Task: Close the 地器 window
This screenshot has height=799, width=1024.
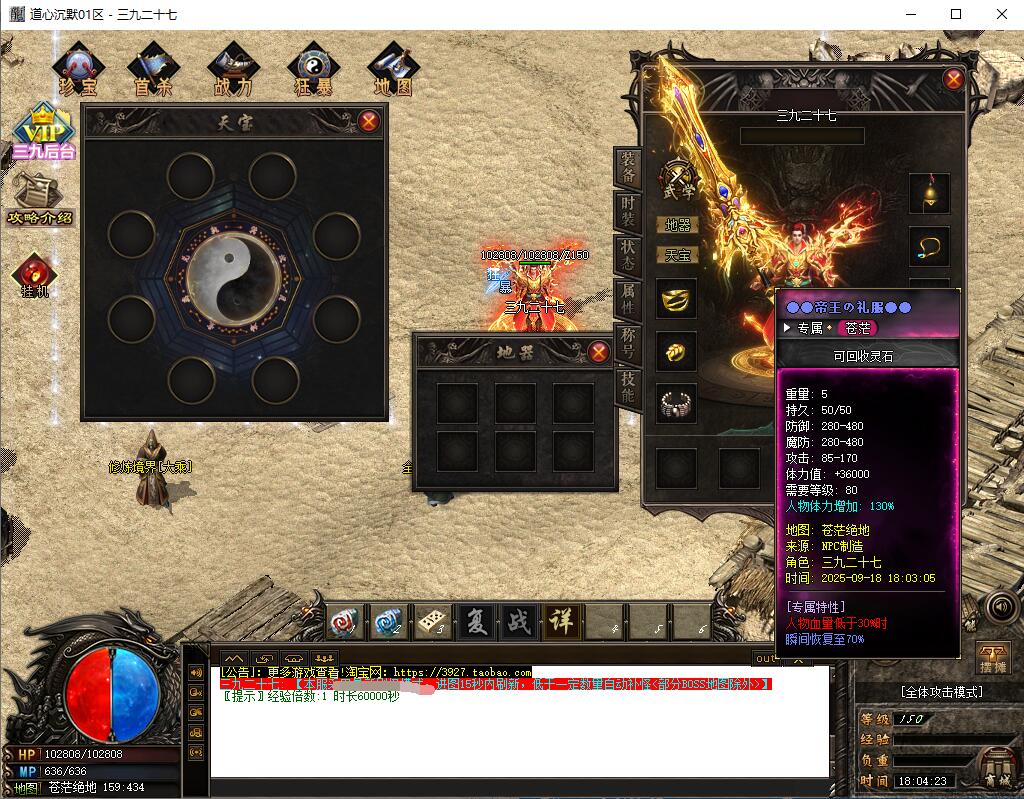Action: click(599, 352)
